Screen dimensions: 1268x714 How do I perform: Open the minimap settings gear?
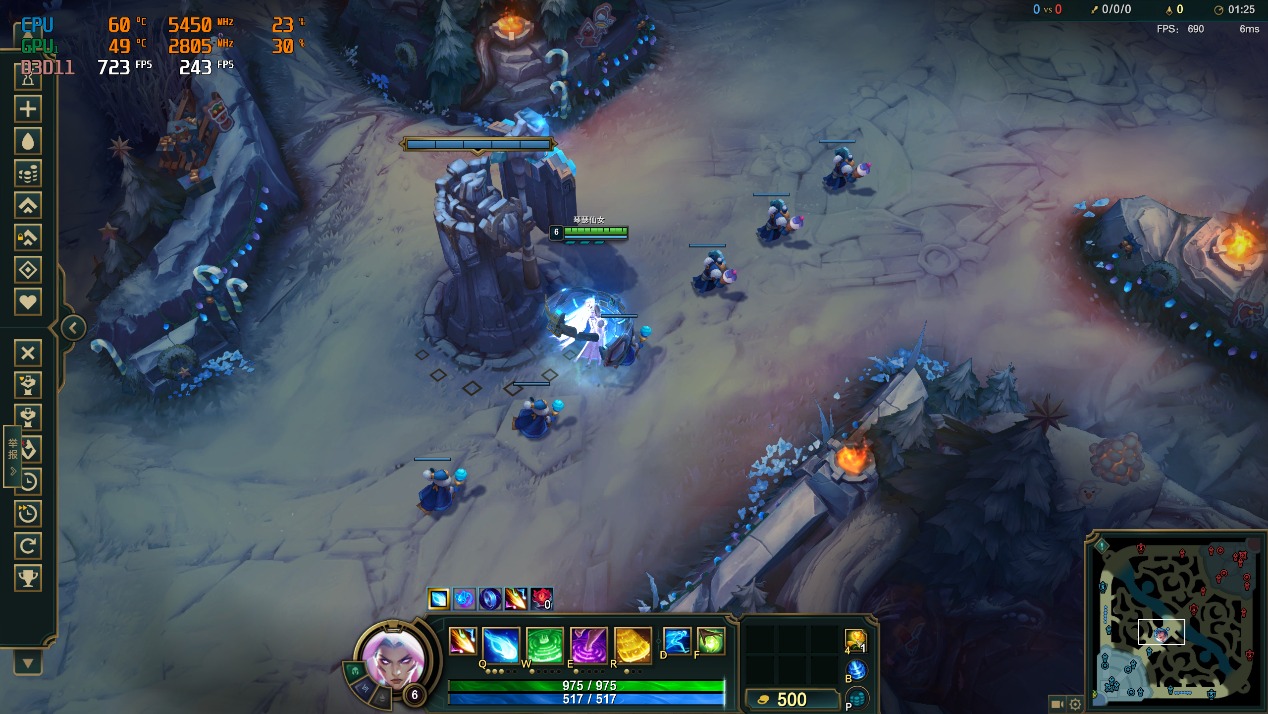1075,704
